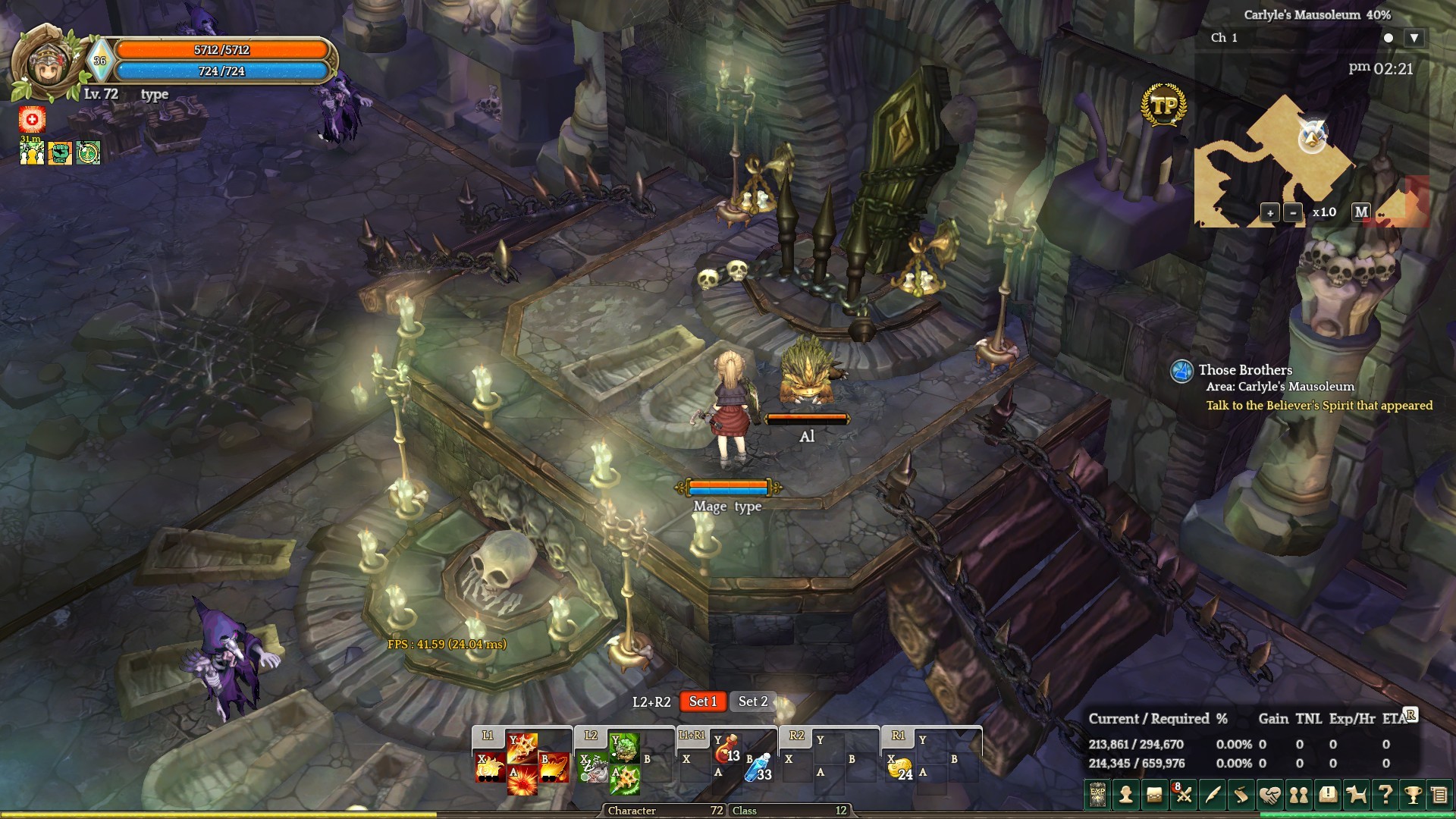Viewport: 1456px width, 819px height.
Task: Select the Set 1 hotbar button
Action: point(702,701)
